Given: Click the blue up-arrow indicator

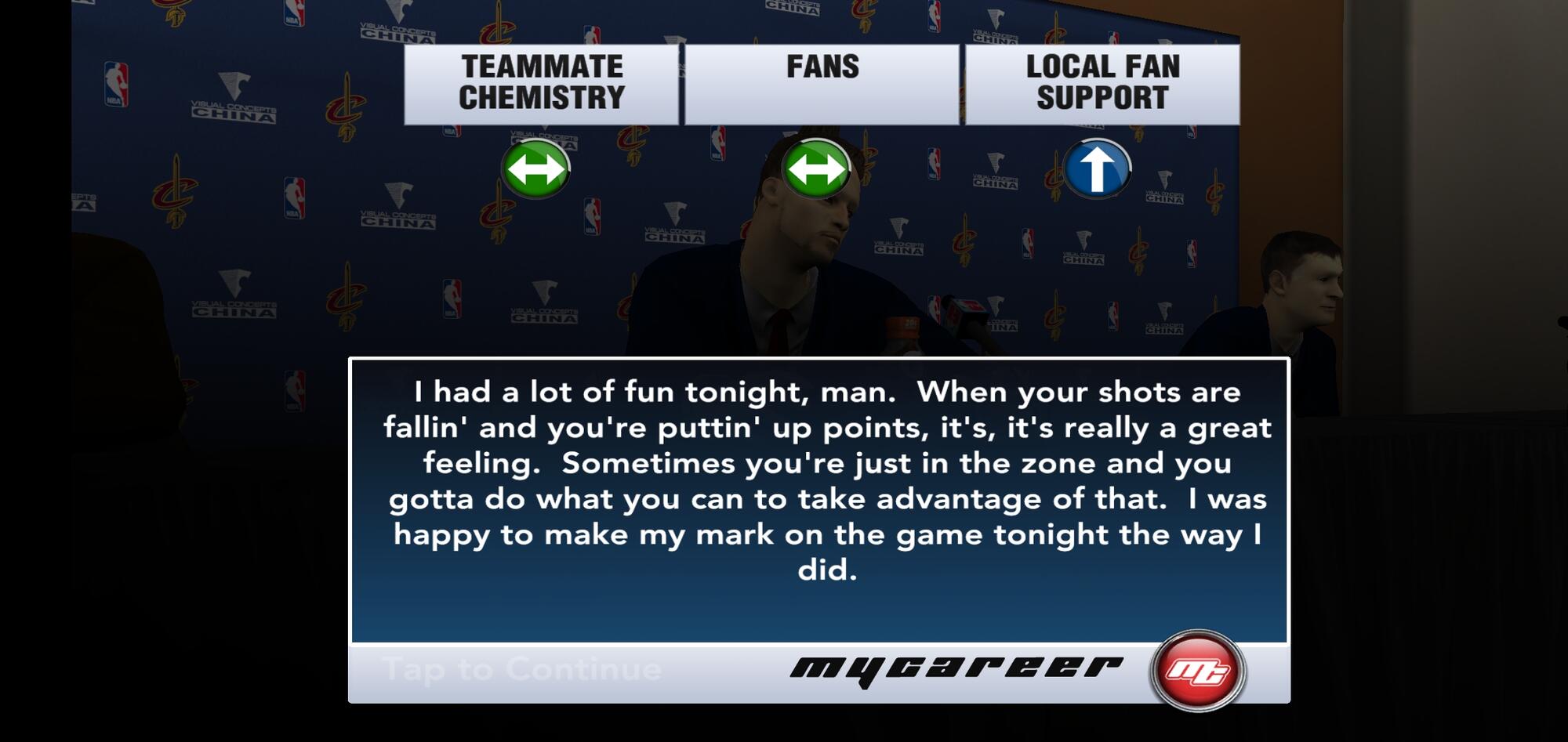Looking at the screenshot, I should [x=1097, y=168].
